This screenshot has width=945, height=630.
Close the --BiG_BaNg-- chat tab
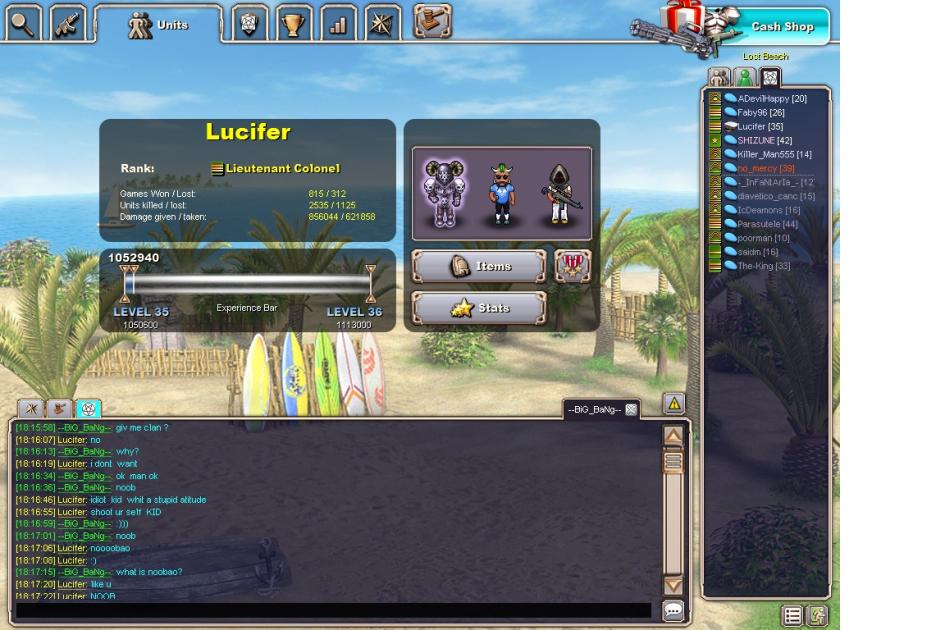point(631,409)
